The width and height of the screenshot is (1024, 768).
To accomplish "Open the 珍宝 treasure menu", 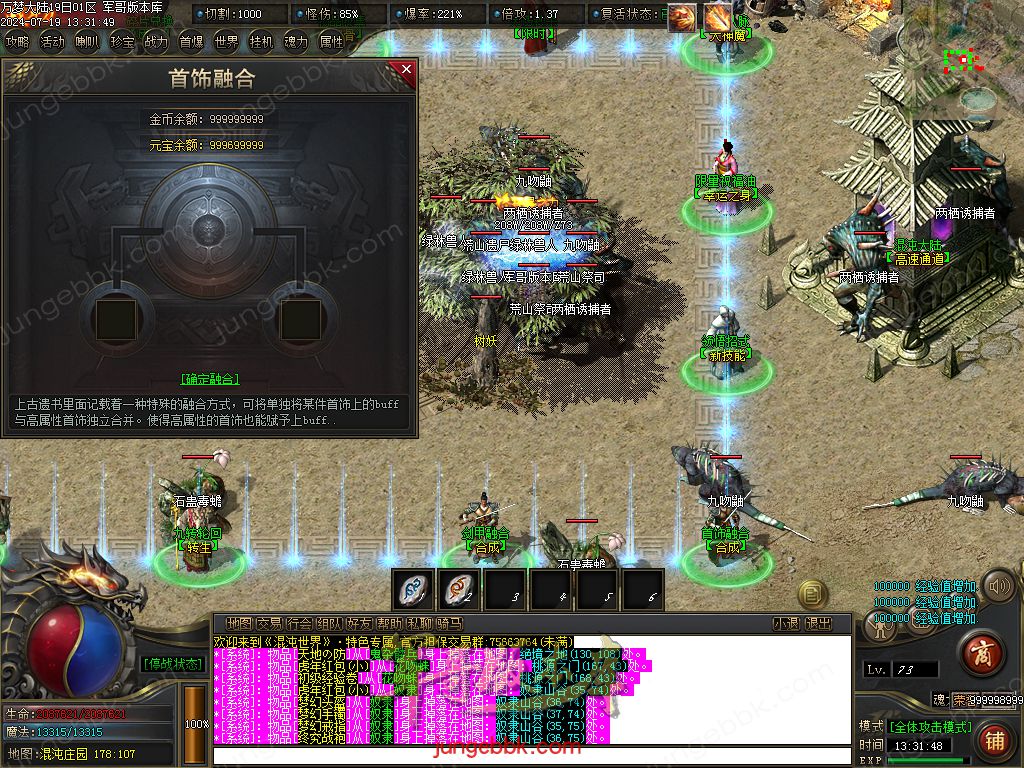I will point(122,42).
